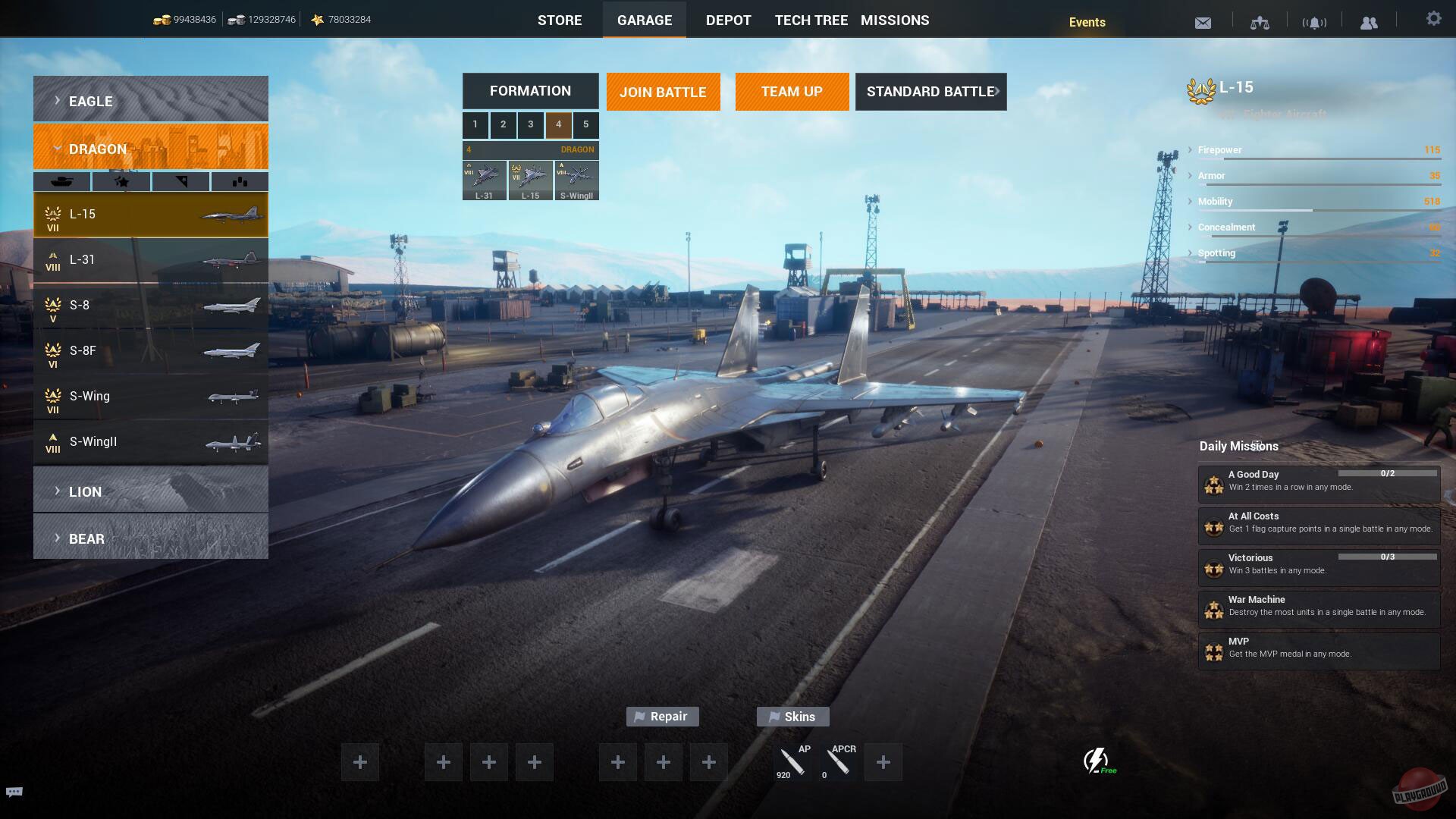Expand the Bear faction list

(x=150, y=537)
